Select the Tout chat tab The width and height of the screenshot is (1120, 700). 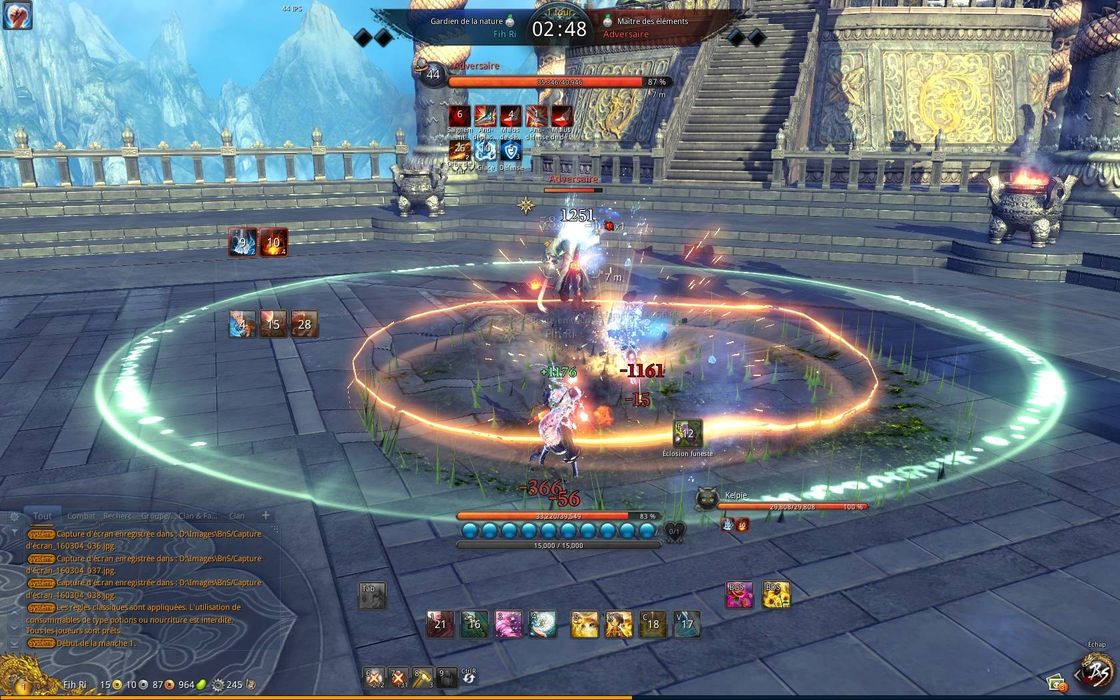tap(42, 516)
